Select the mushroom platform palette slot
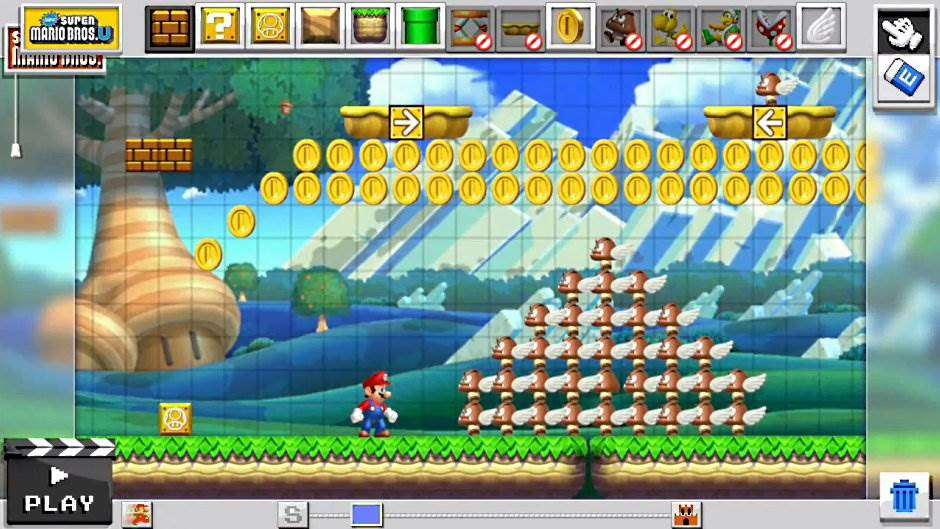This screenshot has height=529, width=940. tap(521, 27)
